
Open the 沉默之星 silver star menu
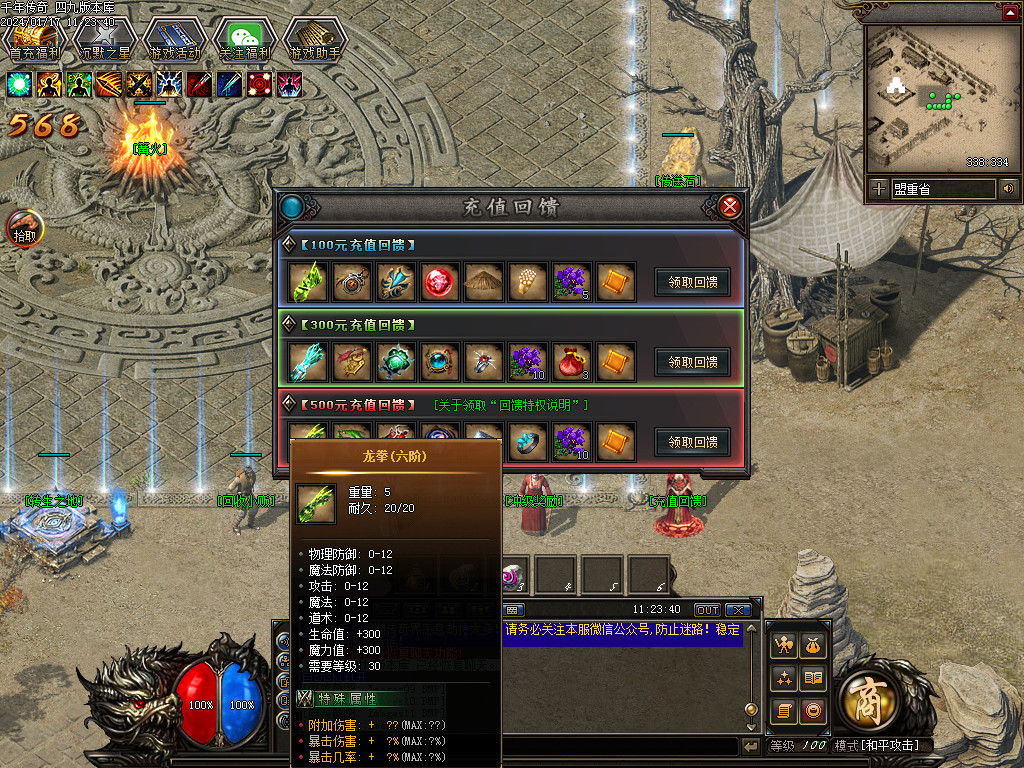[x=105, y=40]
